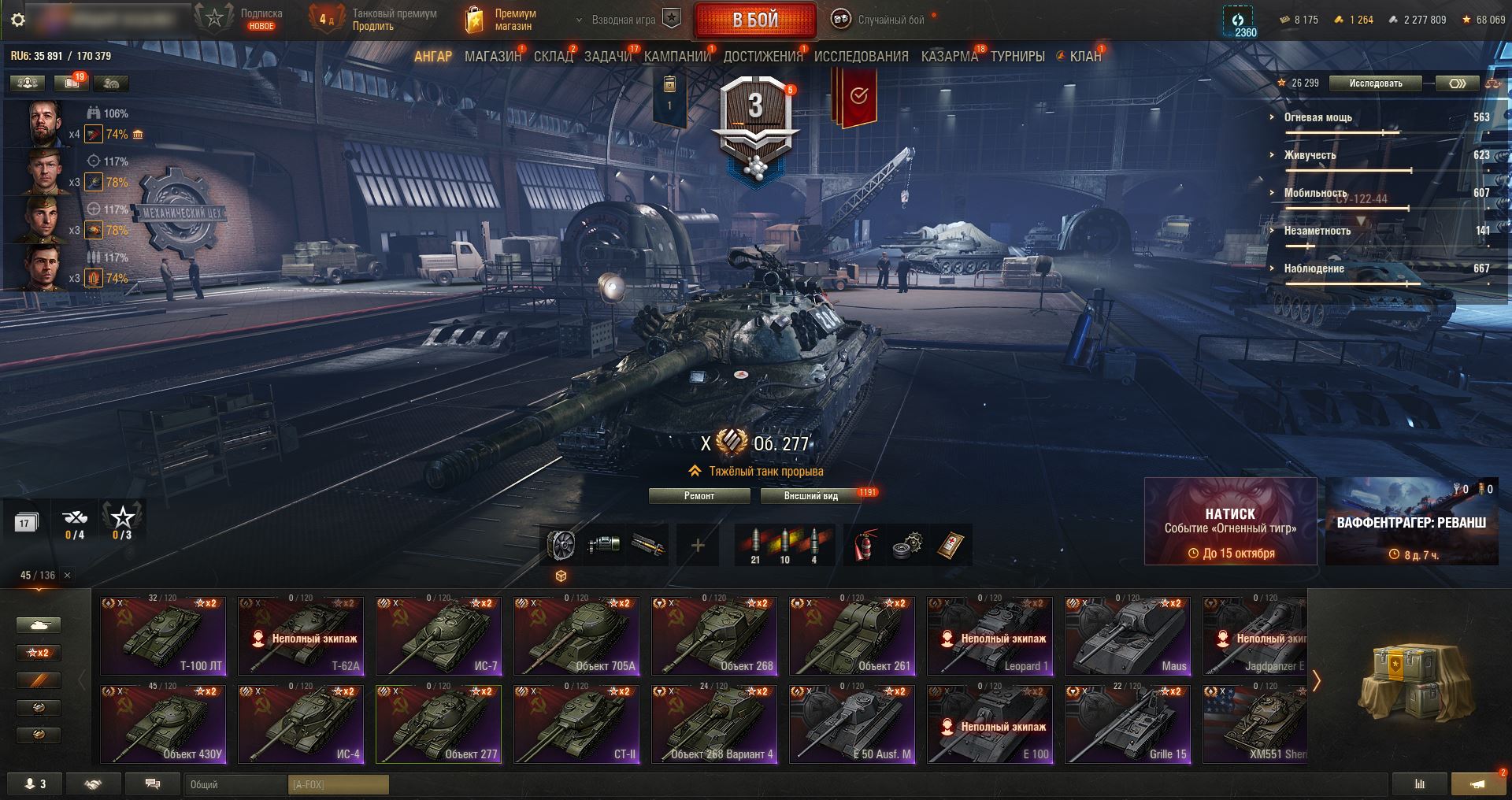Show the КЛАН clan tab
This screenshot has width=1512, height=800.
pos(1084,57)
